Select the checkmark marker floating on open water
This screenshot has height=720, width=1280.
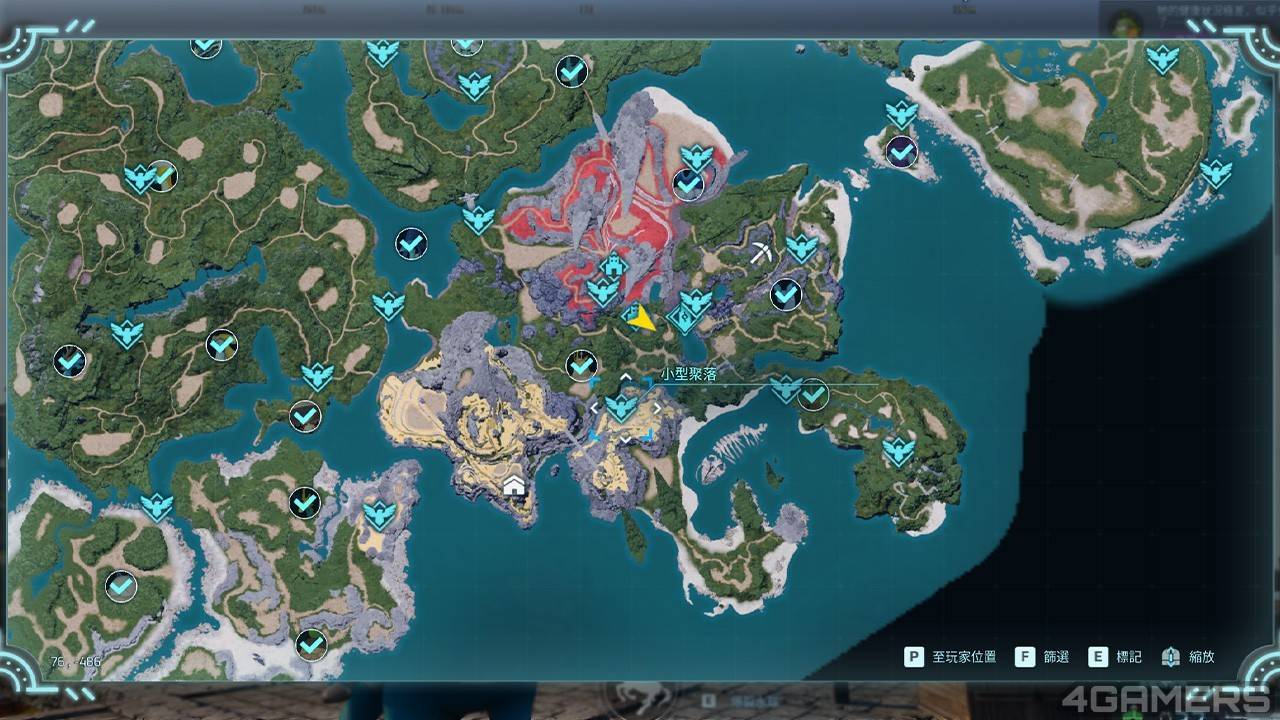tap(411, 243)
